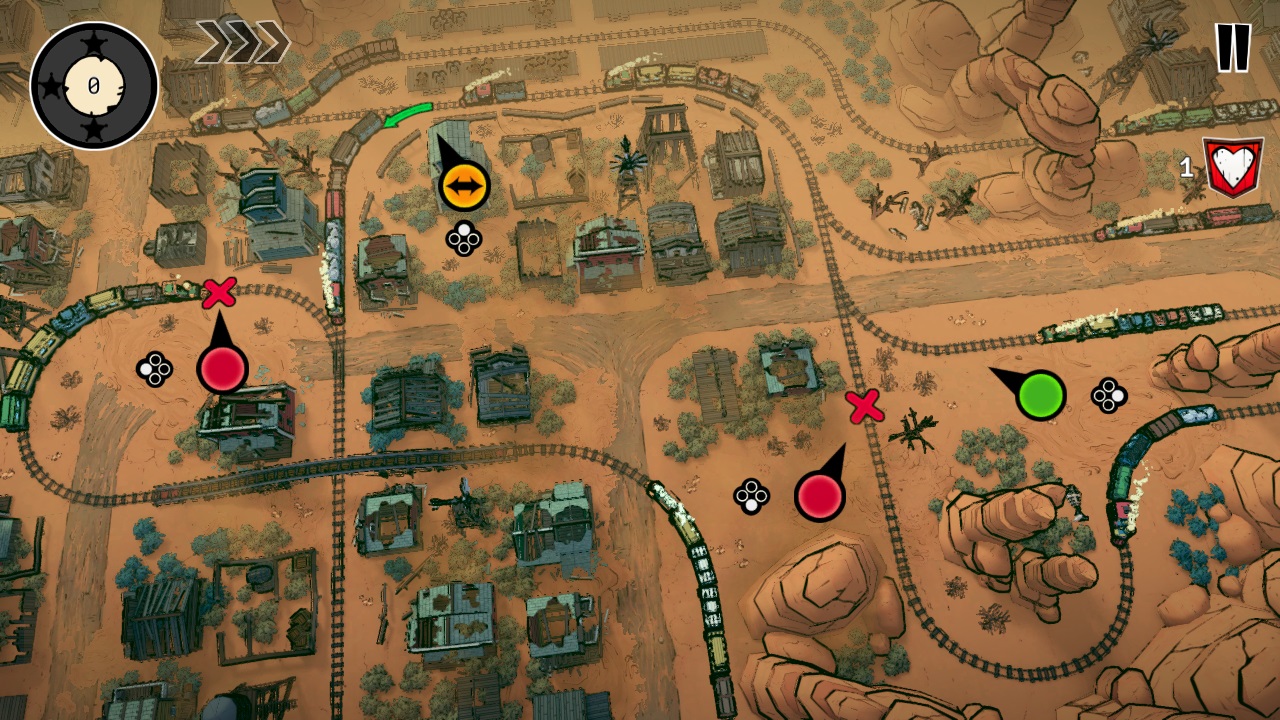Click the green direction arrow on the upper track
The width and height of the screenshot is (1280, 720).
point(408,112)
